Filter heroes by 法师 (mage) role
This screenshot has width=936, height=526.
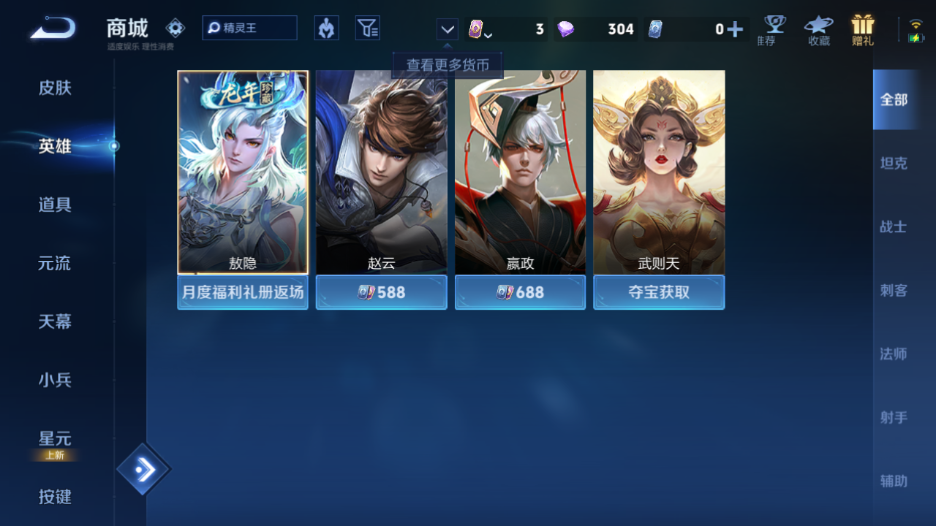coord(893,354)
